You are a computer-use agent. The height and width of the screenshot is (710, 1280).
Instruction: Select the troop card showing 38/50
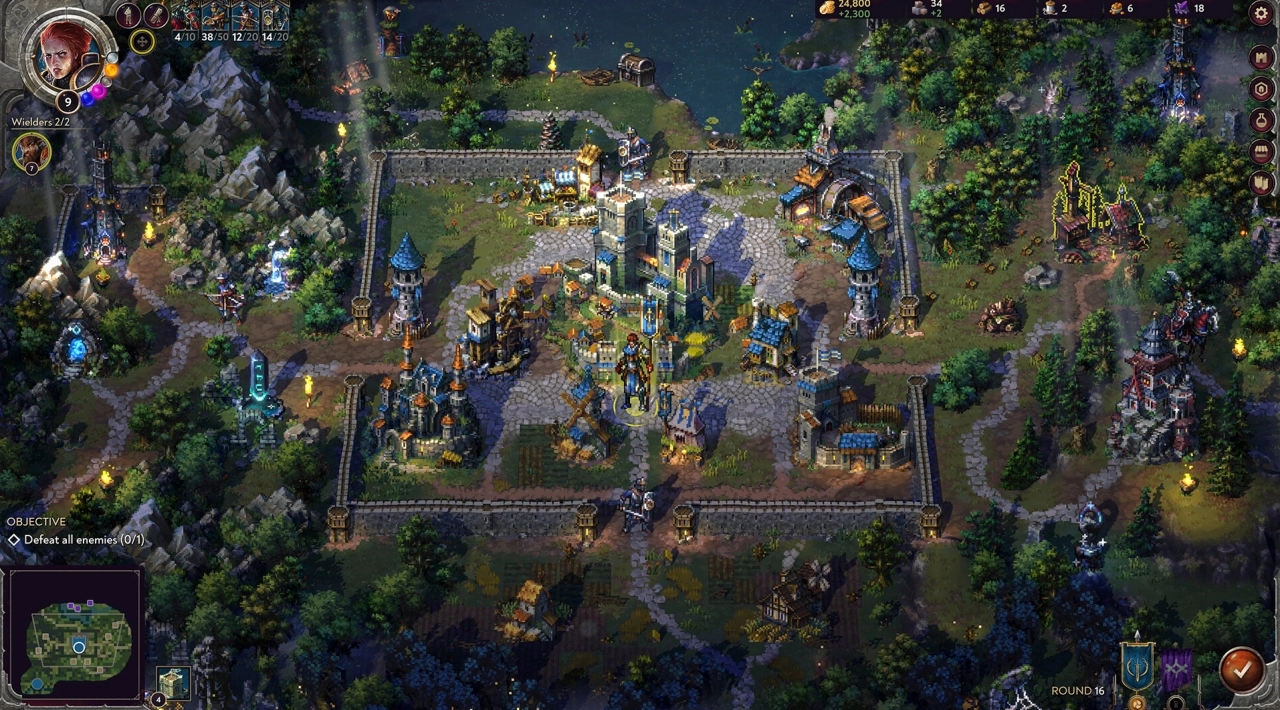tap(215, 20)
